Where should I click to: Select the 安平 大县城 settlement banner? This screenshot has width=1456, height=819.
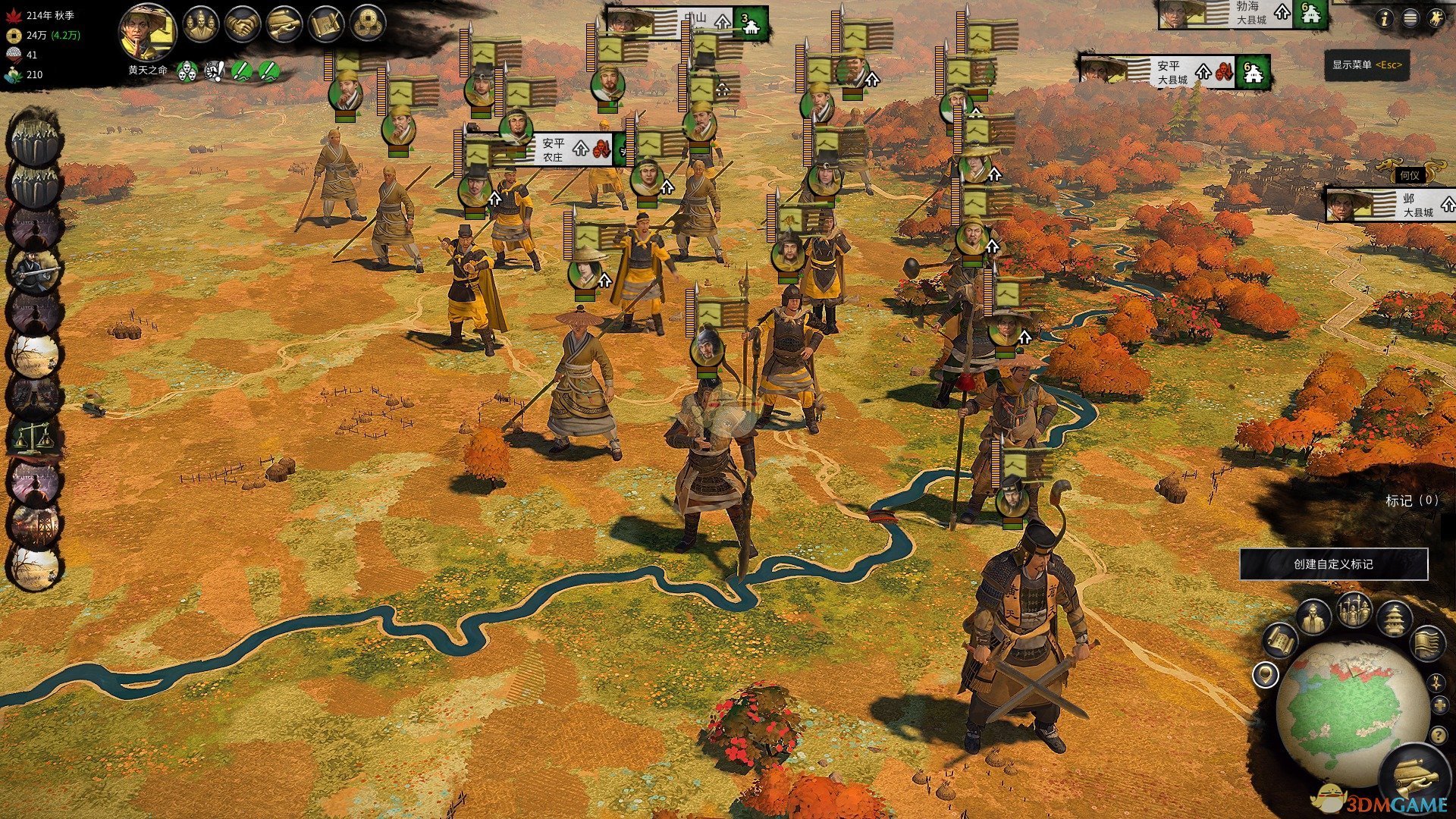point(1172,72)
